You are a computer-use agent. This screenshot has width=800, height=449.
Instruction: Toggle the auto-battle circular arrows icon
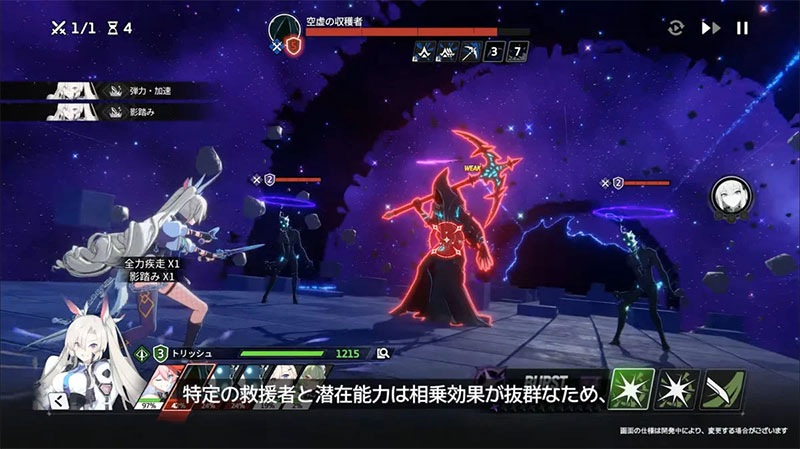(677, 28)
